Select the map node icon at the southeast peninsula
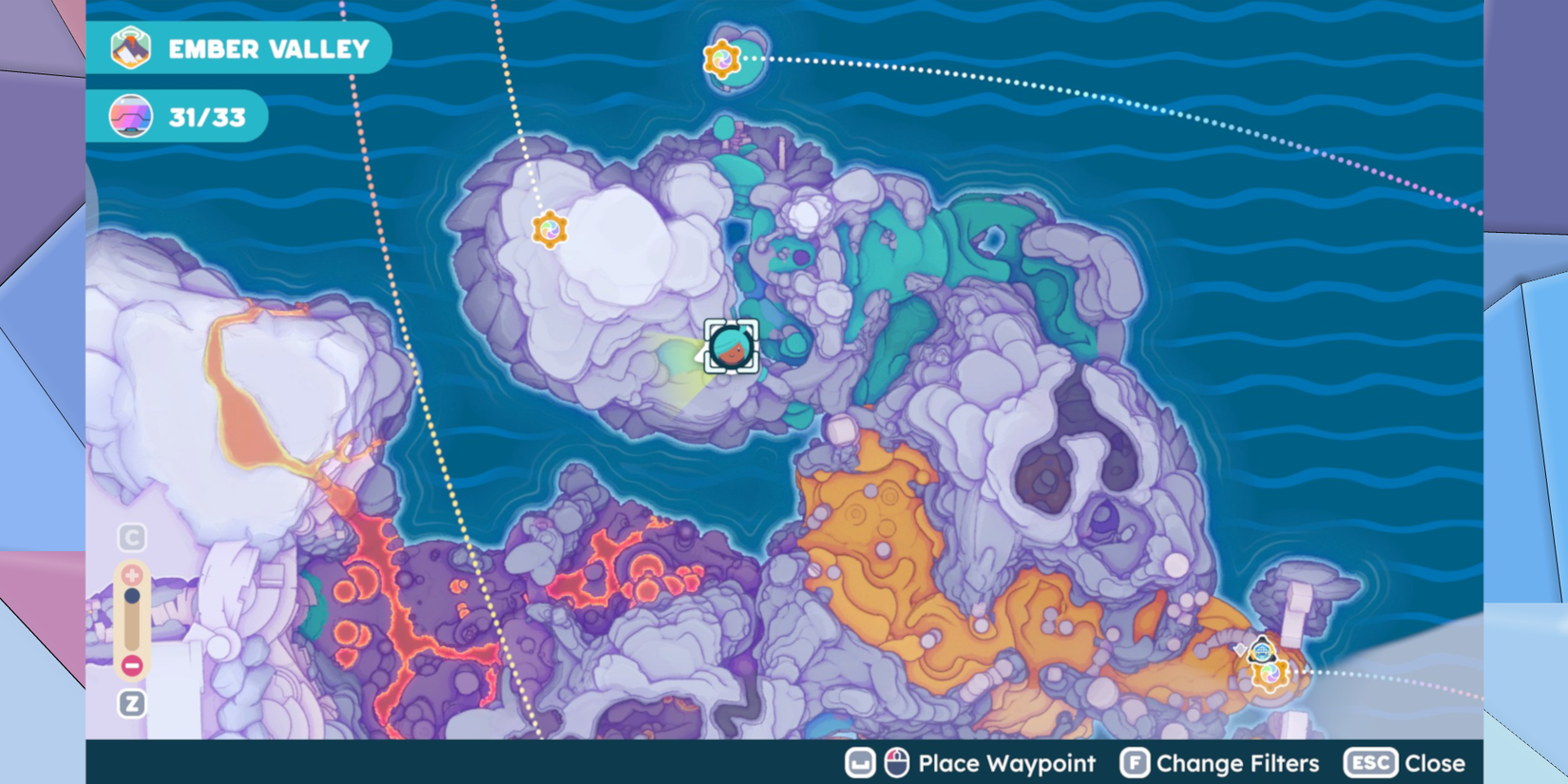The width and height of the screenshot is (1568, 784). [1272, 675]
